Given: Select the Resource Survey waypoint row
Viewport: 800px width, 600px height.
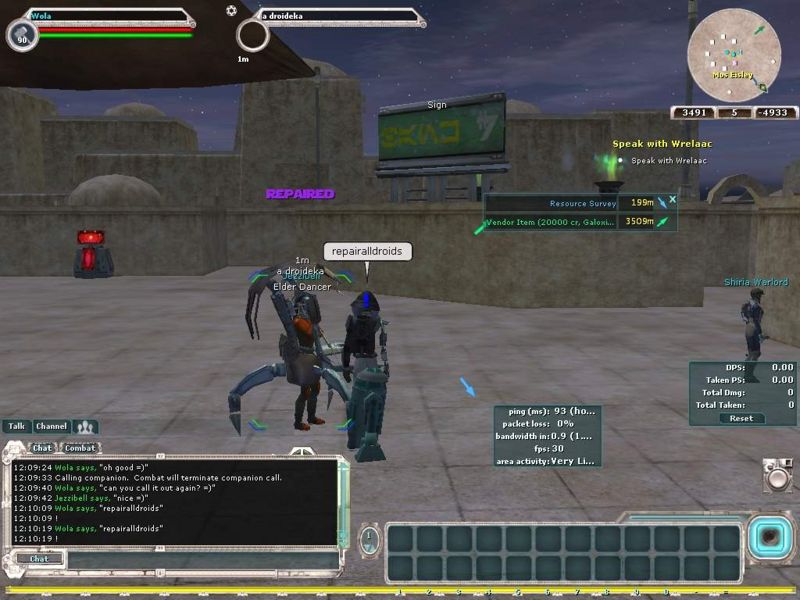Looking at the screenshot, I should pyautogui.click(x=570, y=204).
